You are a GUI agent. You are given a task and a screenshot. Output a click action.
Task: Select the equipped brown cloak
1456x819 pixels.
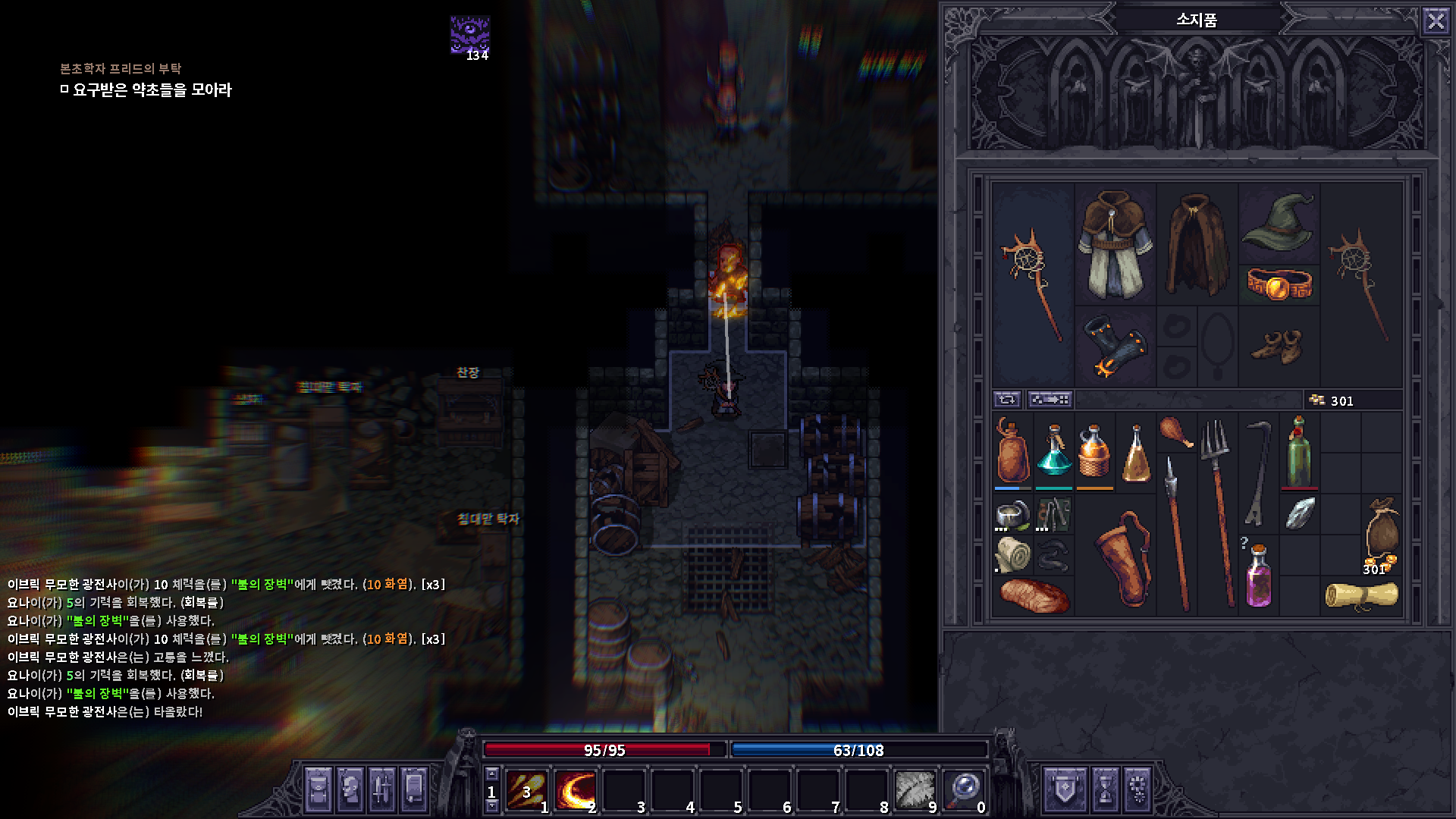pyautogui.click(x=1197, y=243)
